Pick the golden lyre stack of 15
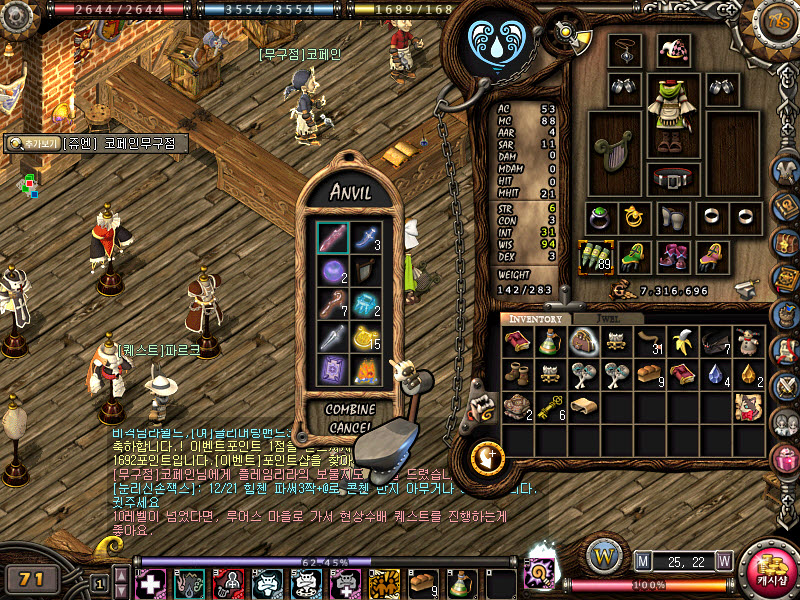The height and width of the screenshot is (600, 800). pos(366,338)
